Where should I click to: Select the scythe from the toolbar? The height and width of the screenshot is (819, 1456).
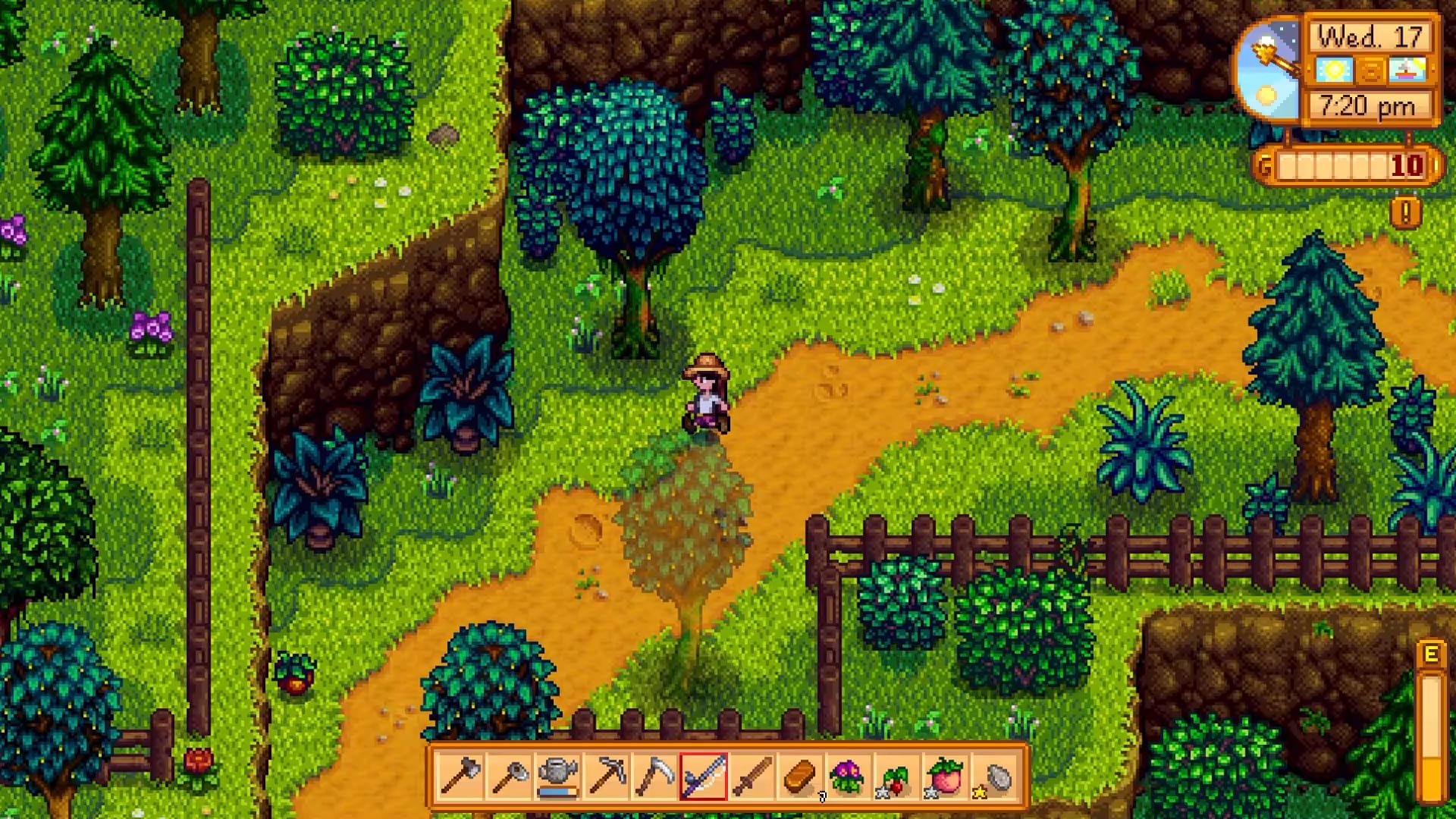(x=655, y=777)
